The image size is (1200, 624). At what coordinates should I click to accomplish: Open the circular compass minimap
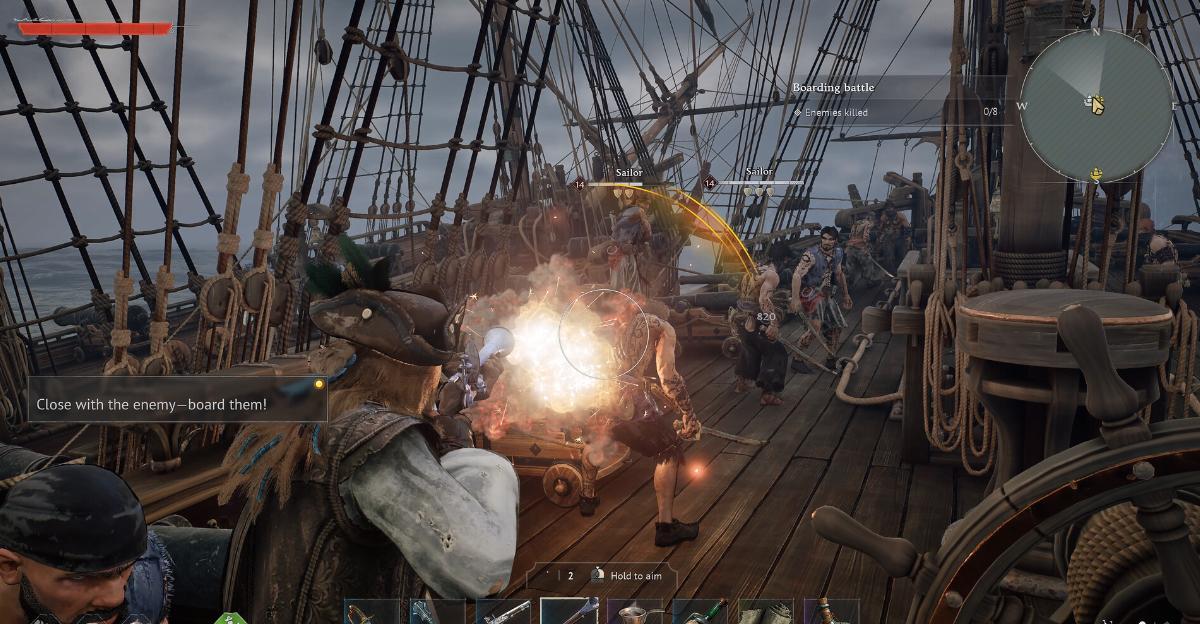1096,105
